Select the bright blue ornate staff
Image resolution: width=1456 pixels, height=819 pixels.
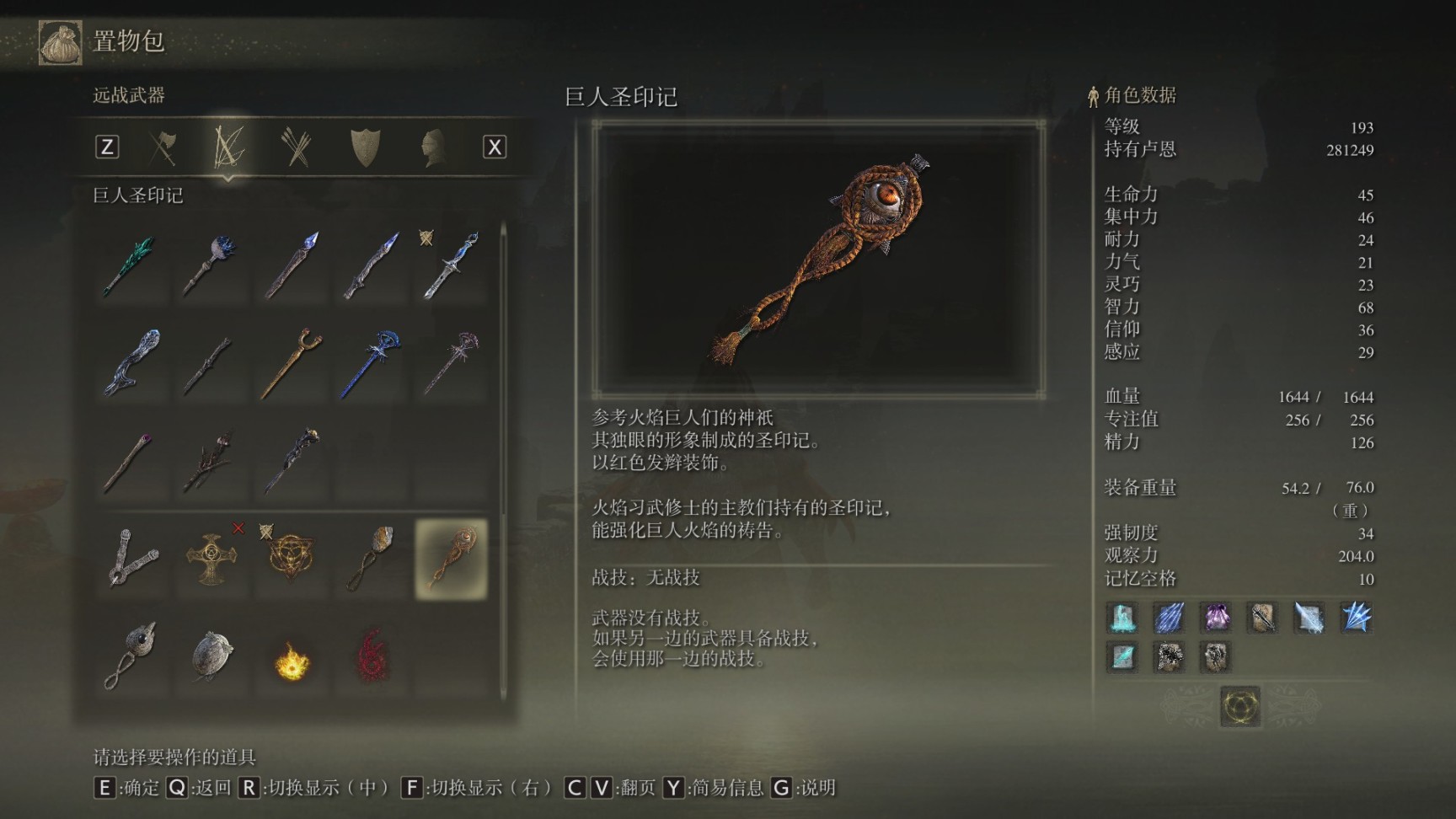click(x=371, y=363)
